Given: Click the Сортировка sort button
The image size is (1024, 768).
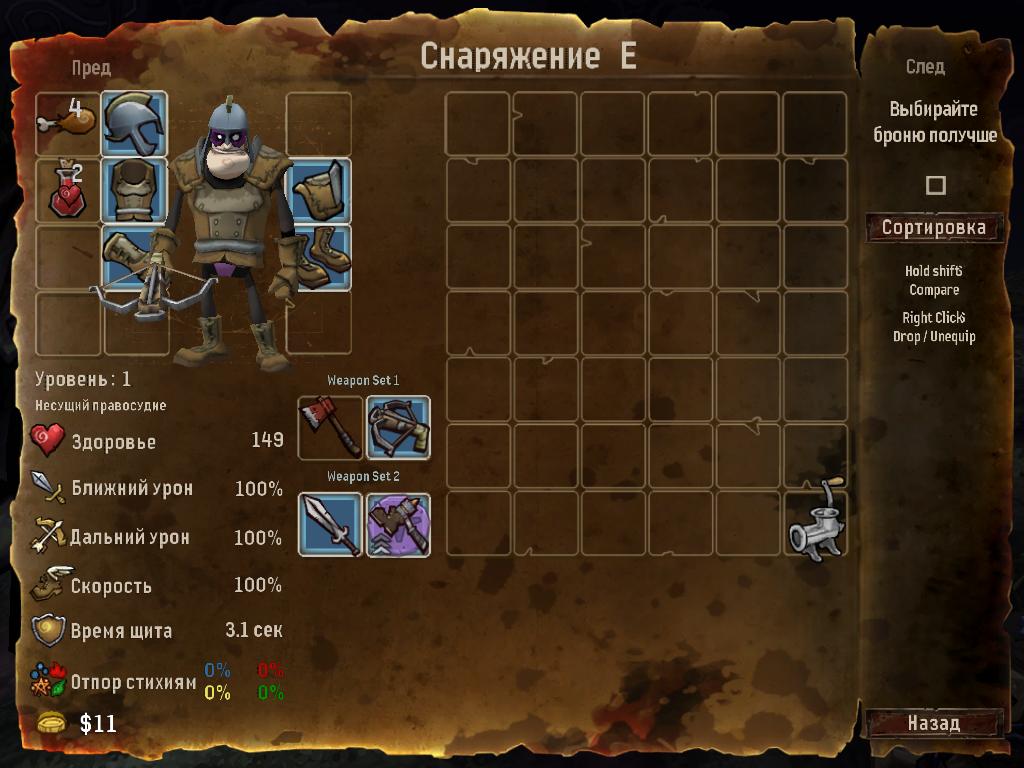Looking at the screenshot, I should [x=933, y=228].
